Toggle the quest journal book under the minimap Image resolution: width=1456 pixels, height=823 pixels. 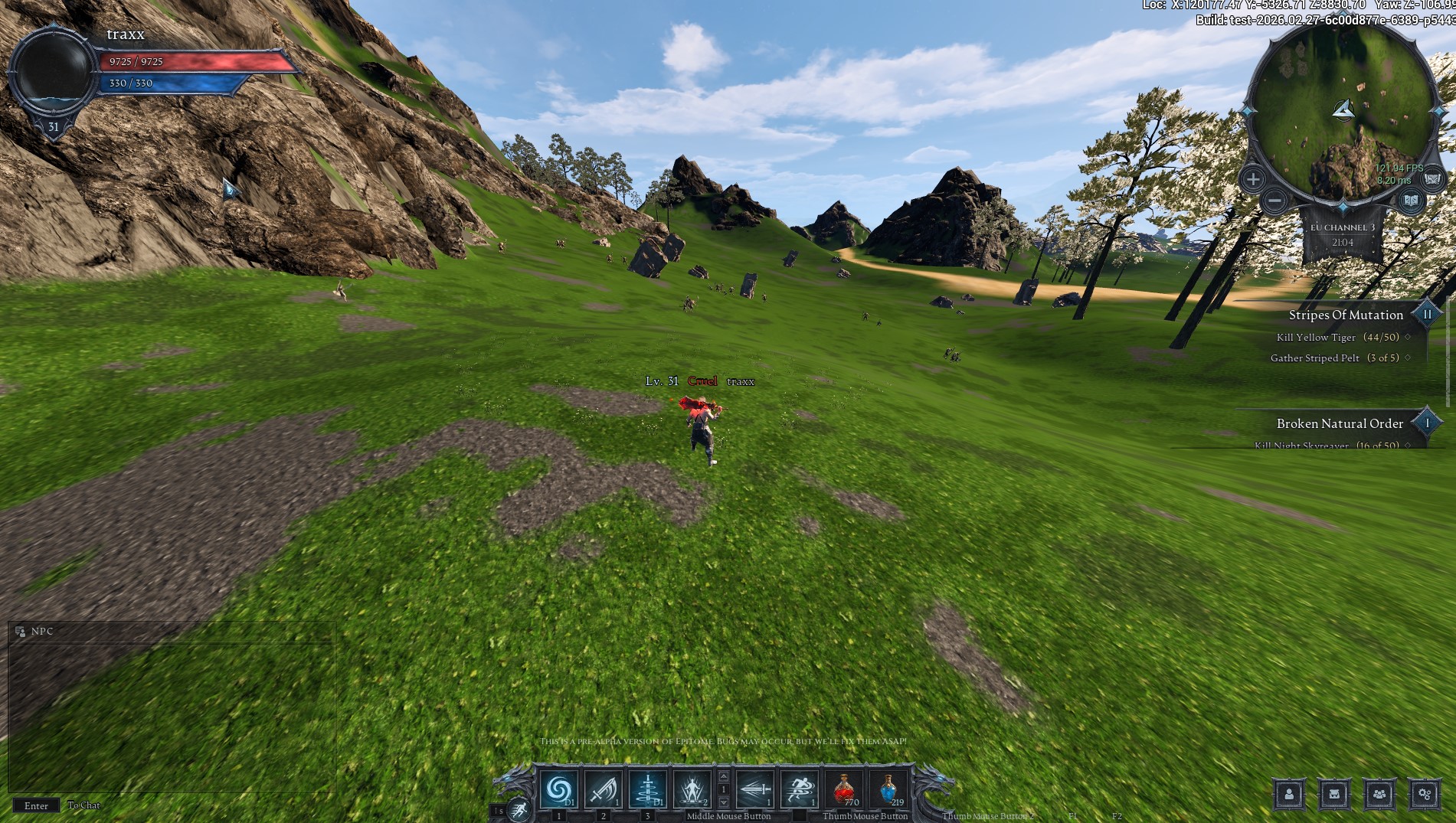pos(1410,201)
